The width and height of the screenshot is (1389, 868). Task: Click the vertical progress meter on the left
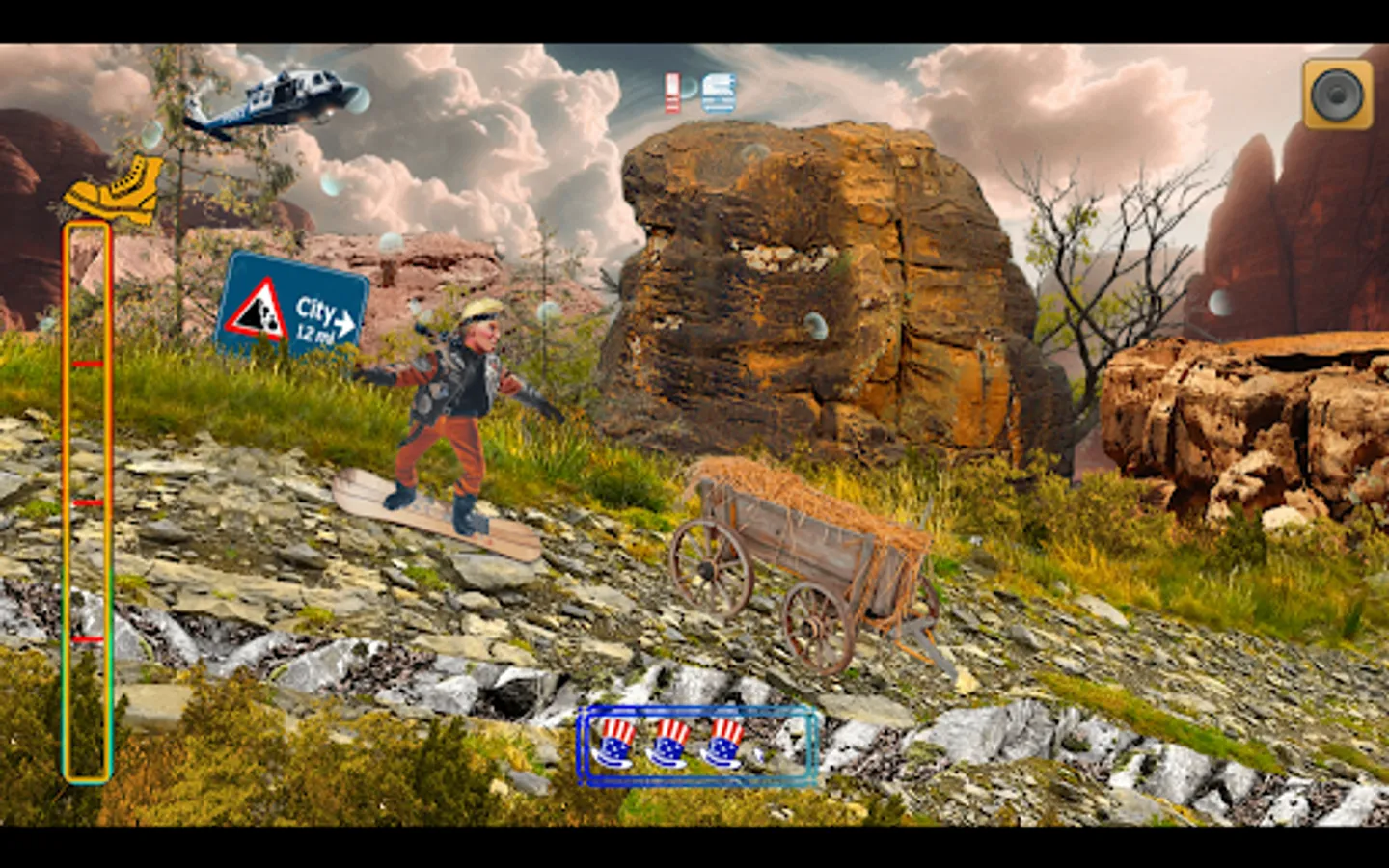pyautogui.click(x=90, y=502)
